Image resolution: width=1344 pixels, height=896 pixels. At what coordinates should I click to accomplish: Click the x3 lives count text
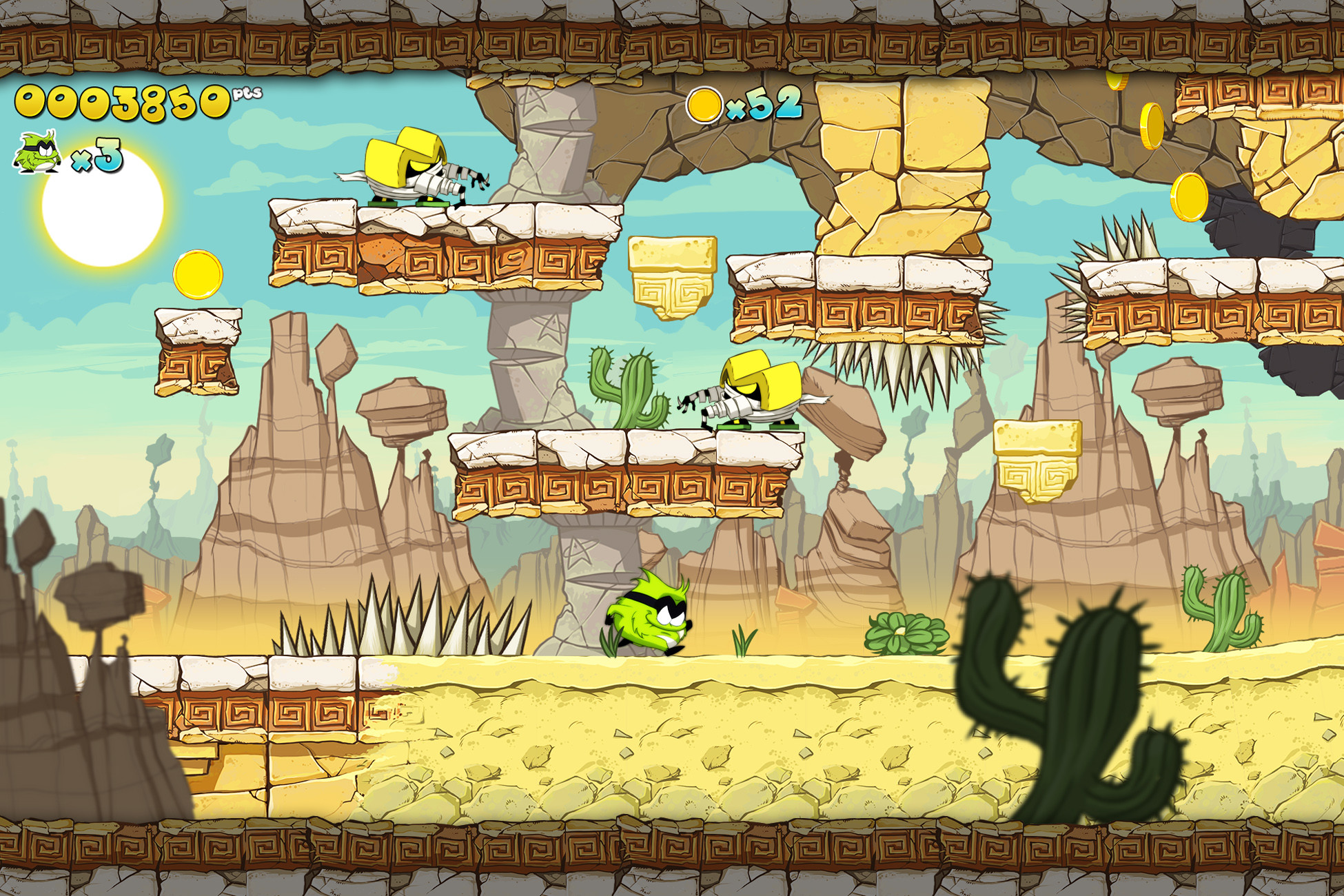tap(100, 155)
